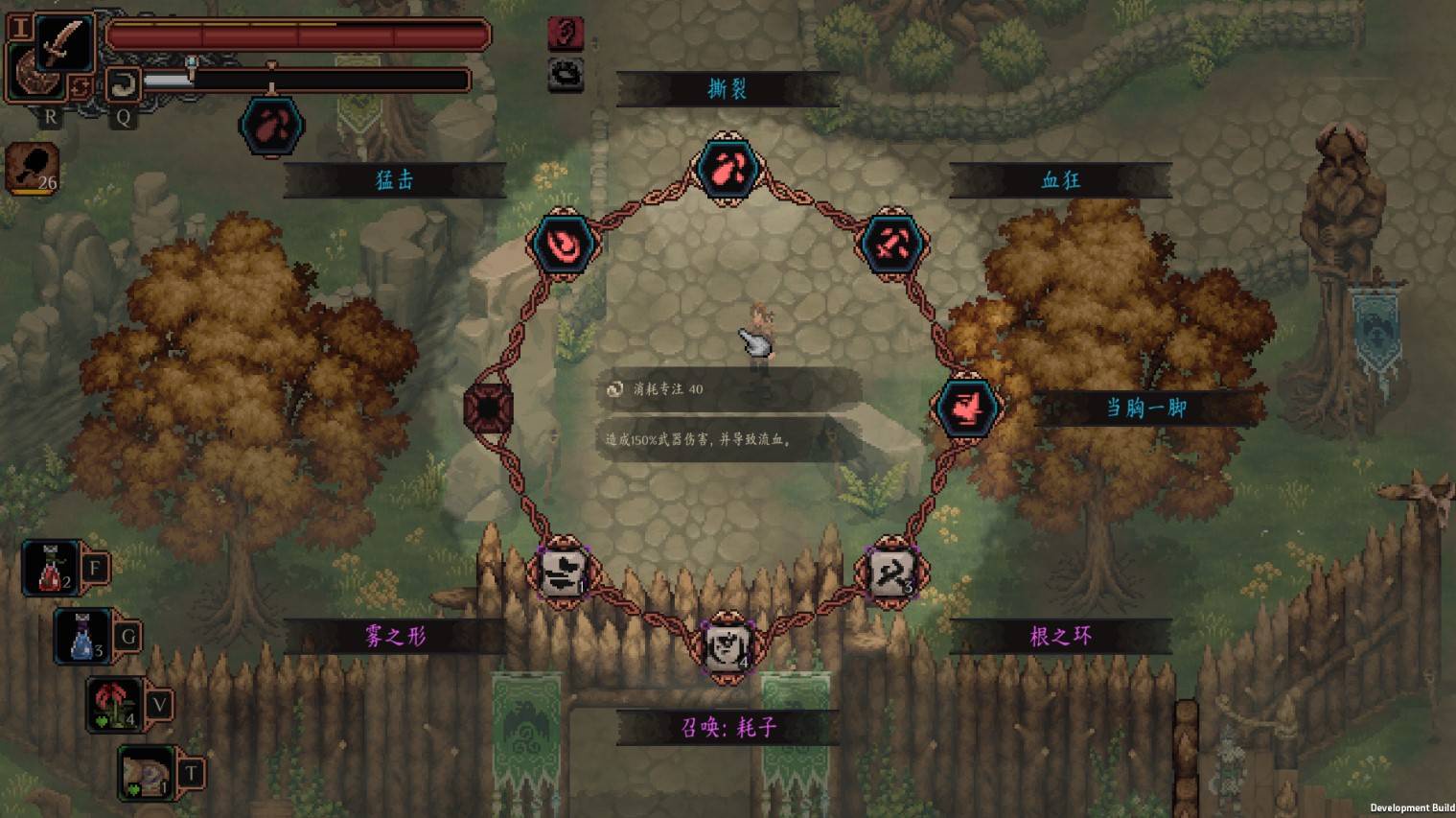Click the weapon swap arrows icon
Screen dimensions: 1456x818
click(80, 88)
